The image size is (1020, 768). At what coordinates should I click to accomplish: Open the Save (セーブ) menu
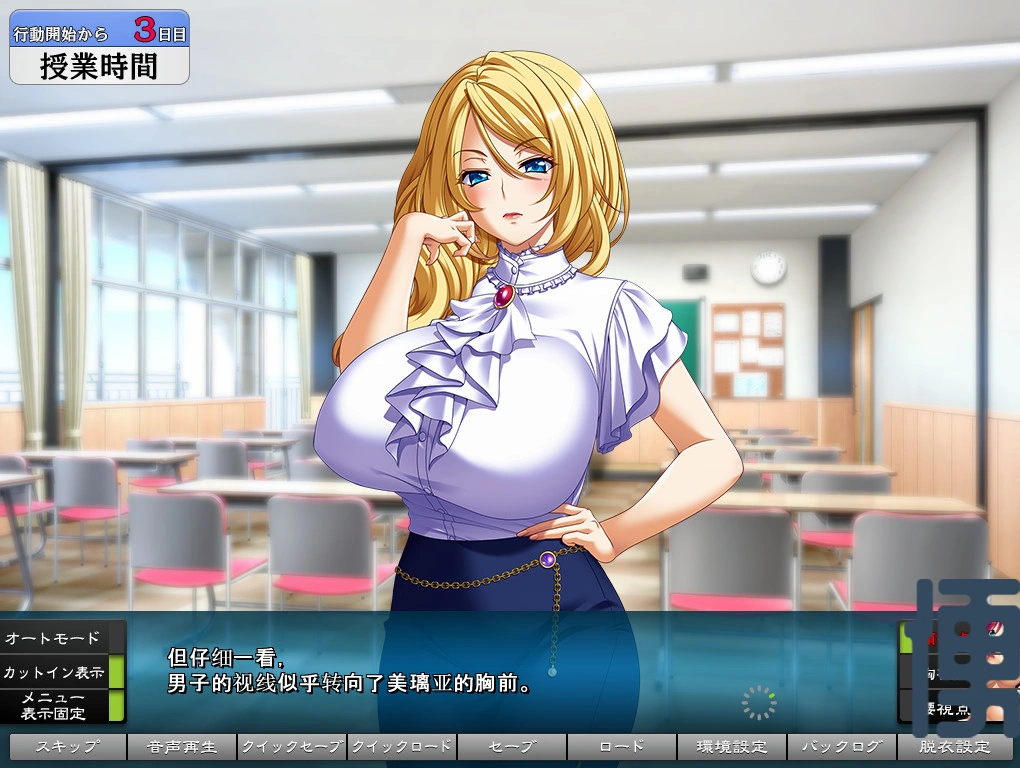tap(512, 747)
